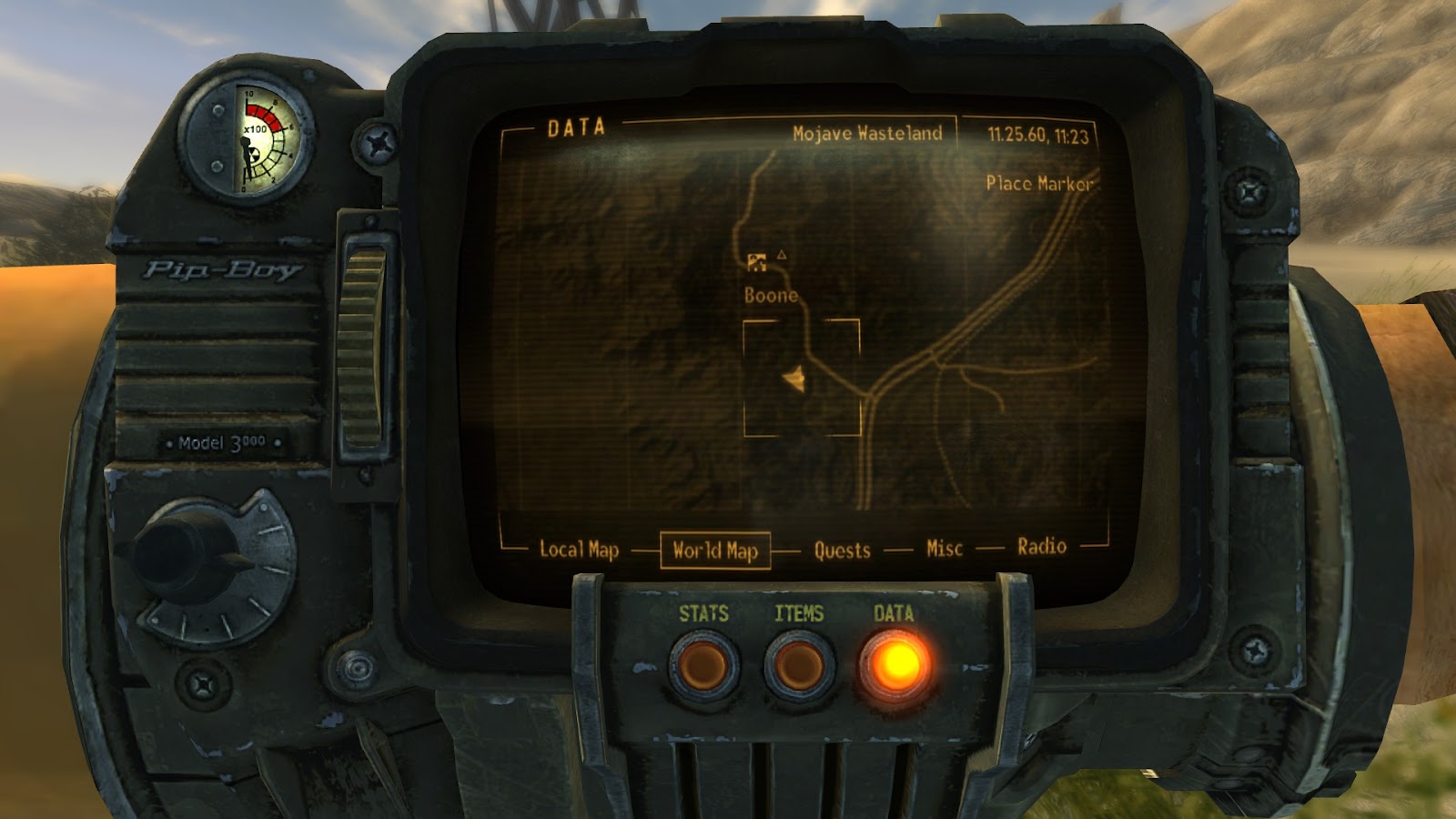Open the Misc section

point(944,549)
